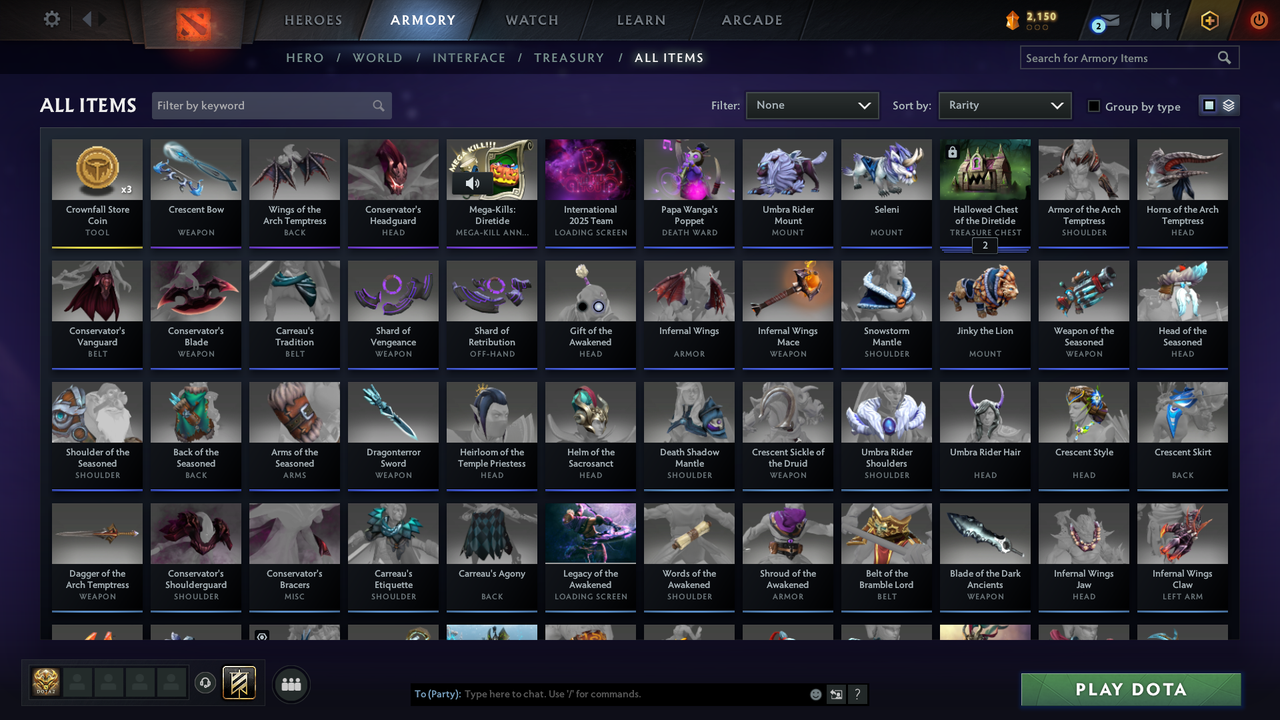Image resolution: width=1280 pixels, height=720 pixels.
Task: Click the power/exit icon
Action: pos(1258,19)
